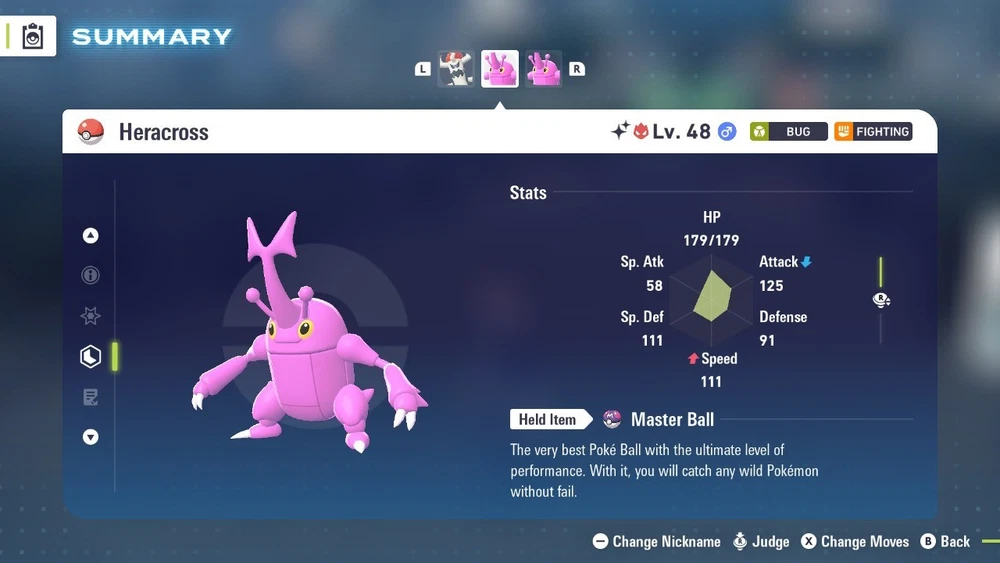Open the memo notes page icon
1000x563 pixels.
click(x=91, y=397)
